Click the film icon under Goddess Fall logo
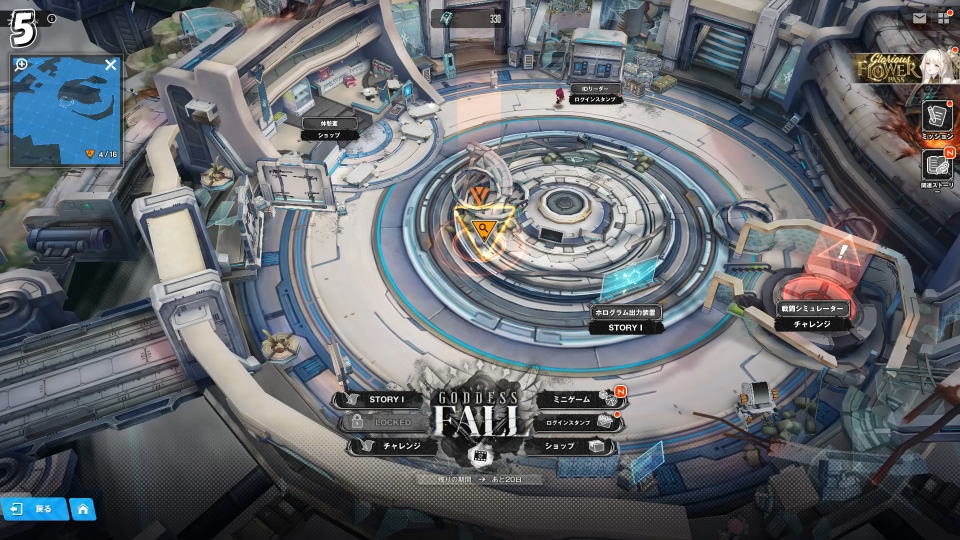Image resolution: width=960 pixels, height=540 pixels. click(479, 456)
